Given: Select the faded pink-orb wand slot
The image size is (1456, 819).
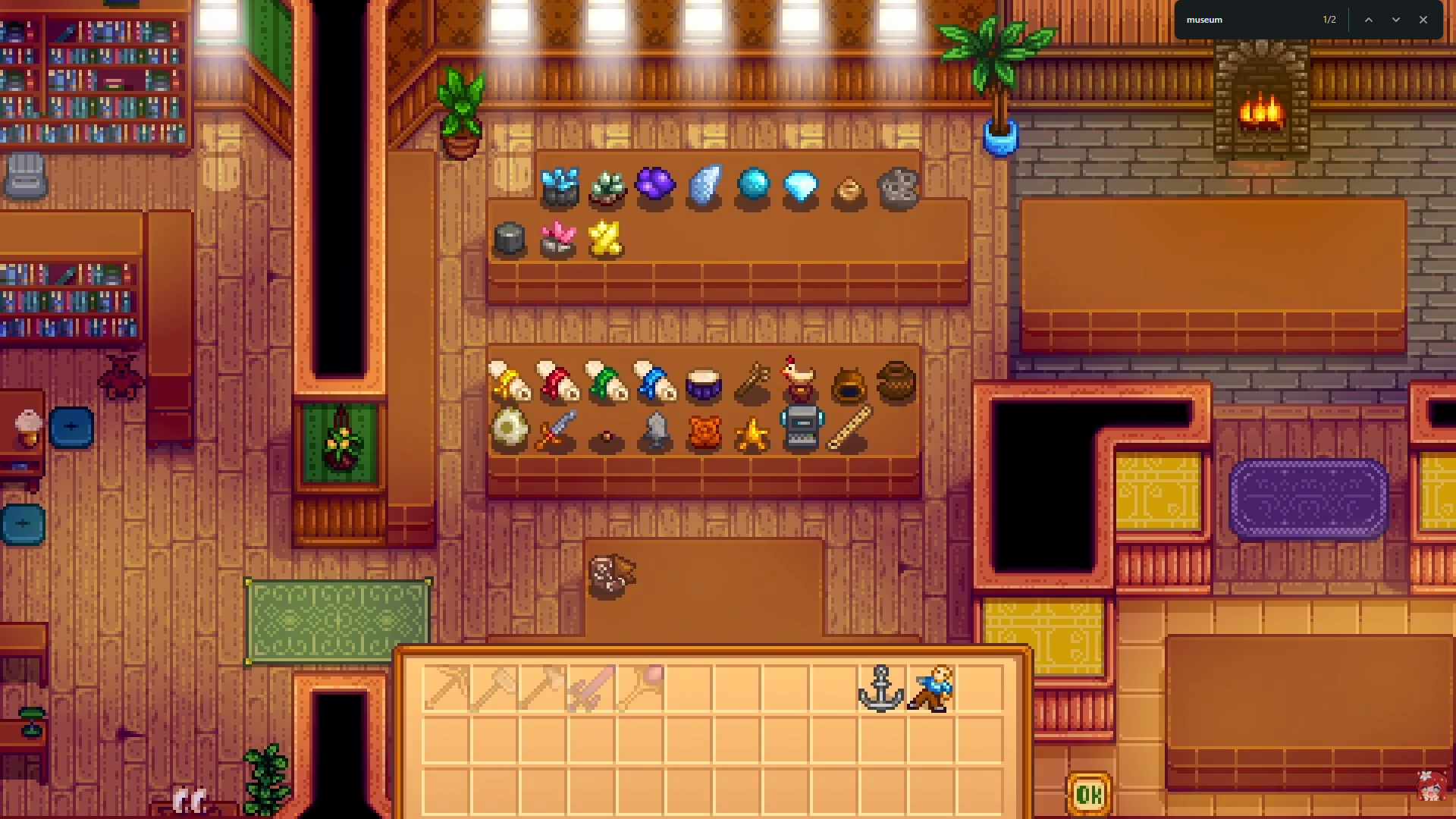Looking at the screenshot, I should click(x=641, y=689).
